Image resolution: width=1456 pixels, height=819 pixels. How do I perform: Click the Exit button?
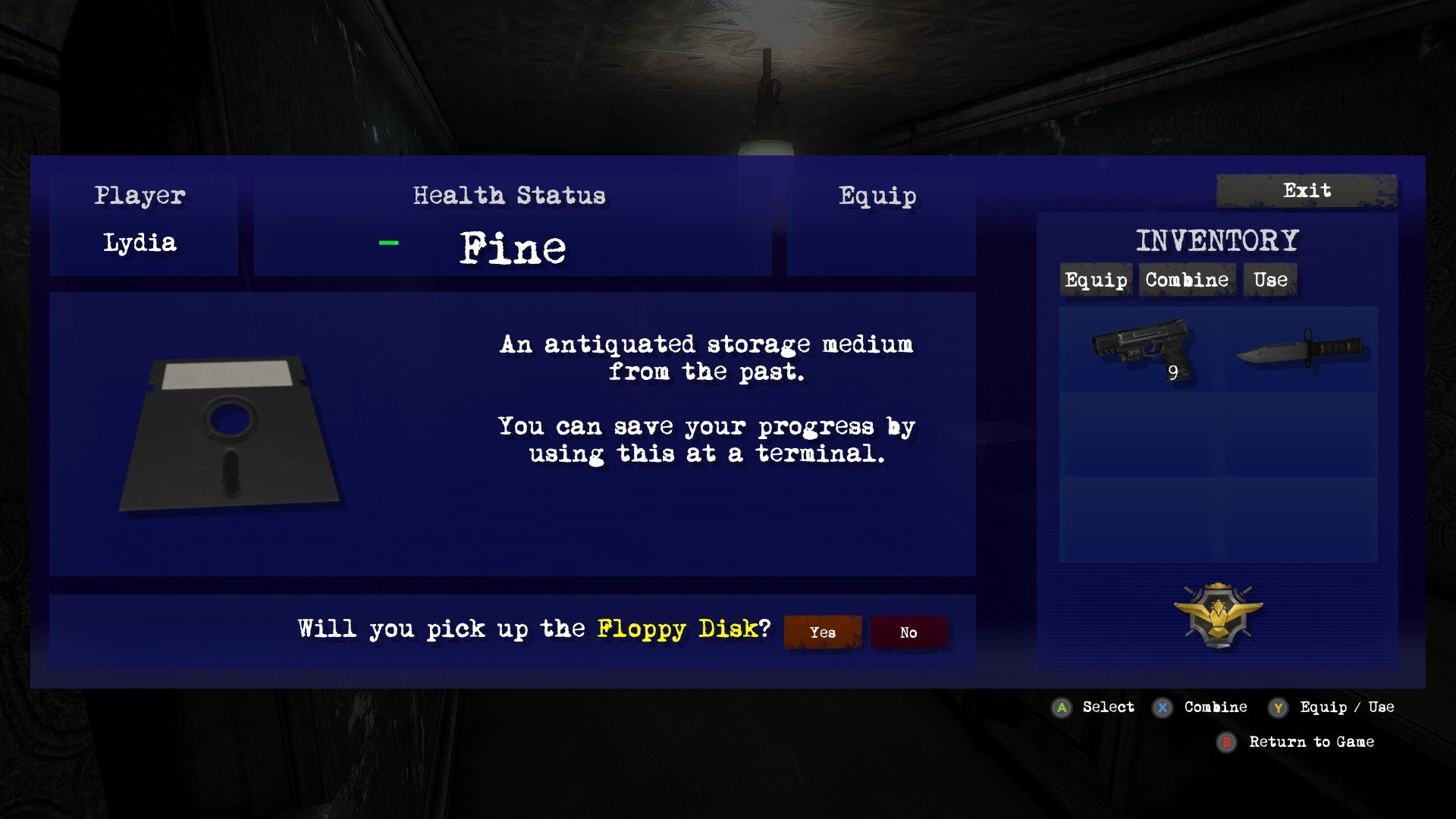1306,191
